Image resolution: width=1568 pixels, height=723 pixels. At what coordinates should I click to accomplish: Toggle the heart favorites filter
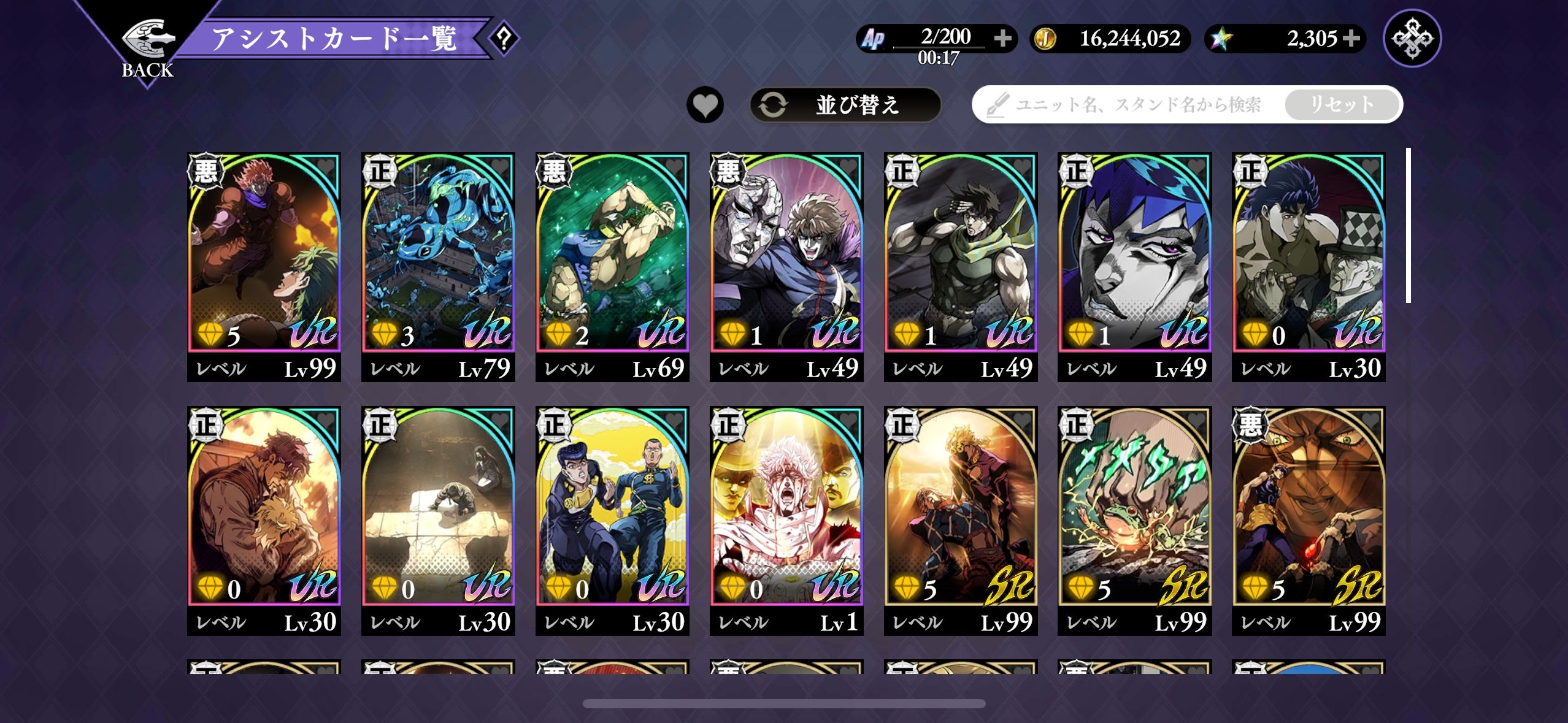coord(705,105)
